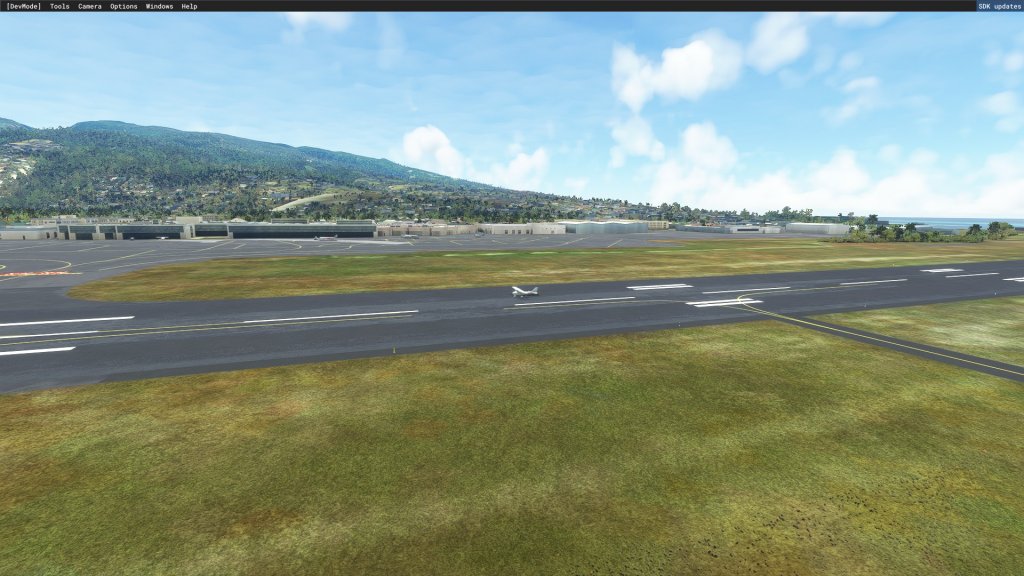The width and height of the screenshot is (1024, 576).
Task: Open the Windows menu
Action: click(159, 6)
